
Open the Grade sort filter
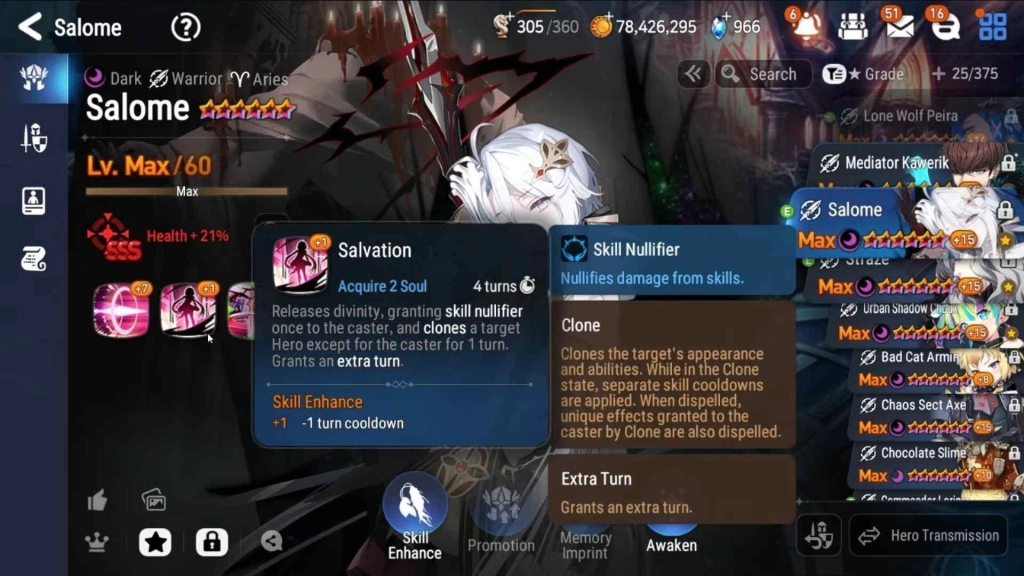point(865,74)
